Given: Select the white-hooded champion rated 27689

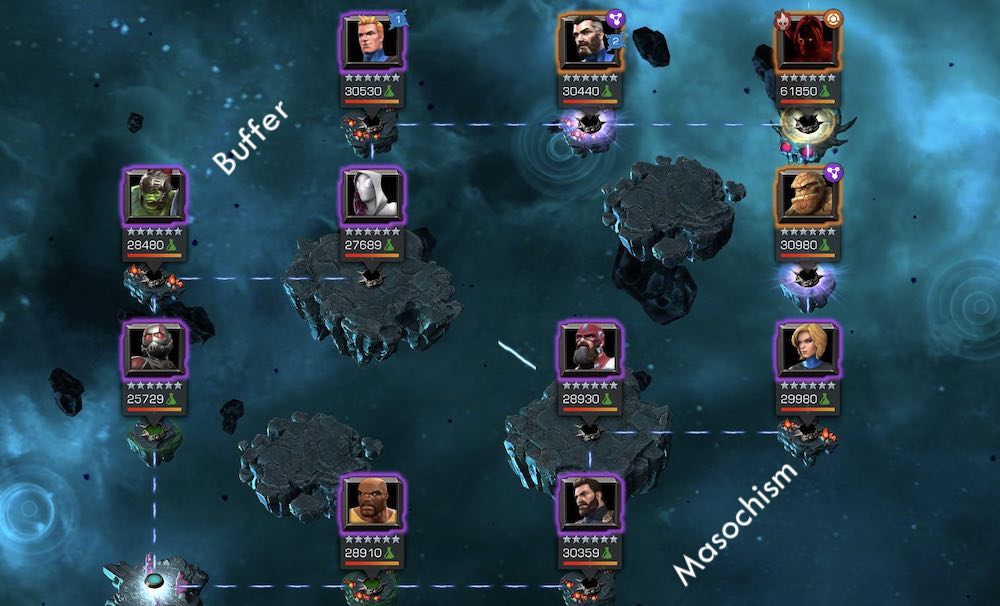Looking at the screenshot, I should click(x=372, y=196).
